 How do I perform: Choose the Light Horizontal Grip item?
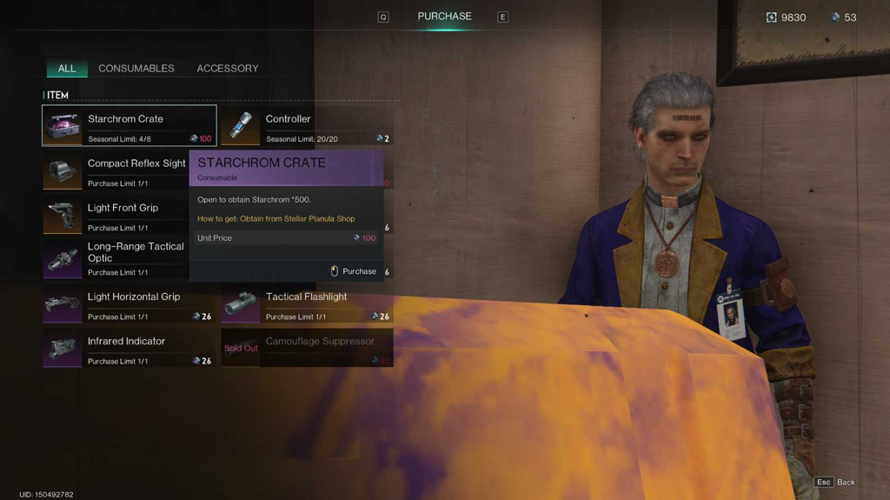(x=129, y=304)
